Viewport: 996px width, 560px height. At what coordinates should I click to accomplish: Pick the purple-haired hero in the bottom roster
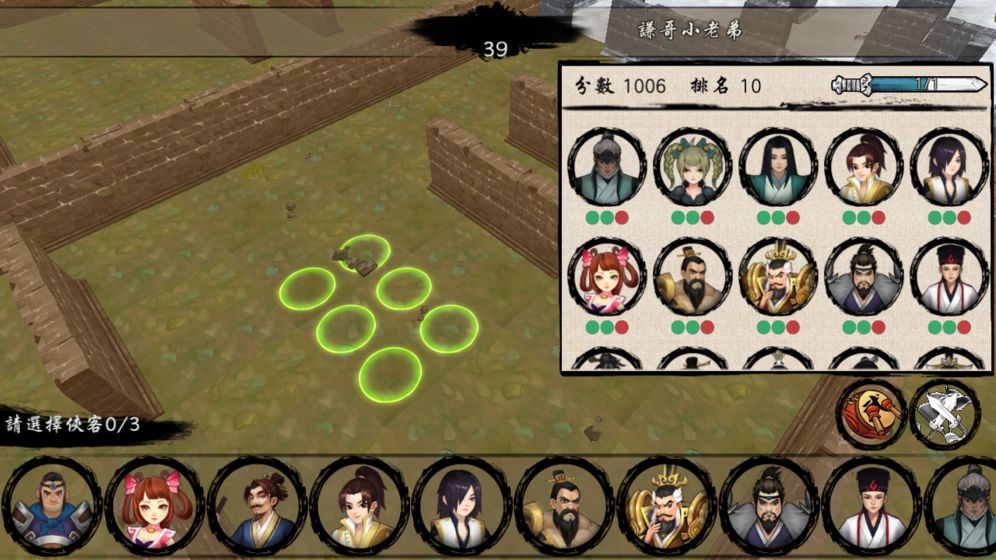point(461,506)
